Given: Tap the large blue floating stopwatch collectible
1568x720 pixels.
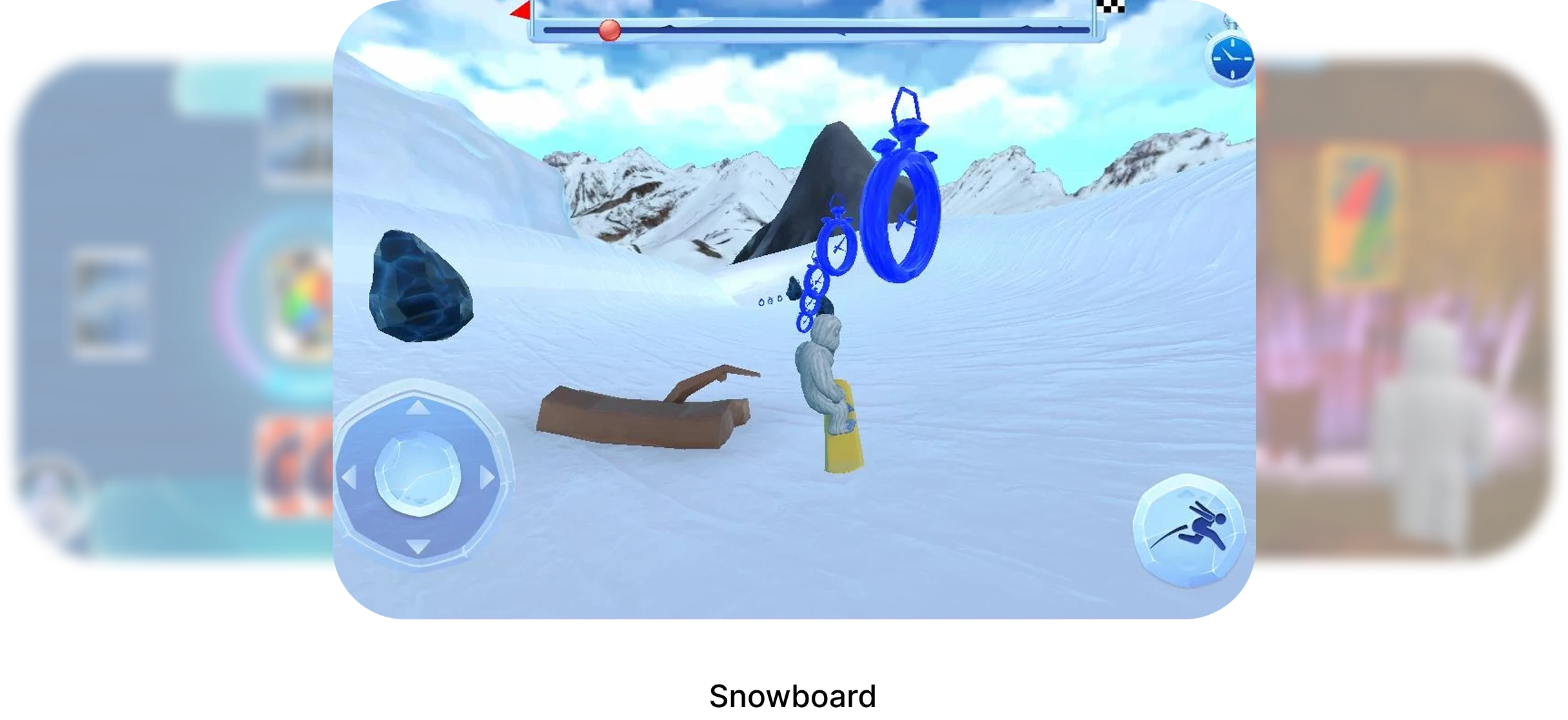Looking at the screenshot, I should pos(903,213).
